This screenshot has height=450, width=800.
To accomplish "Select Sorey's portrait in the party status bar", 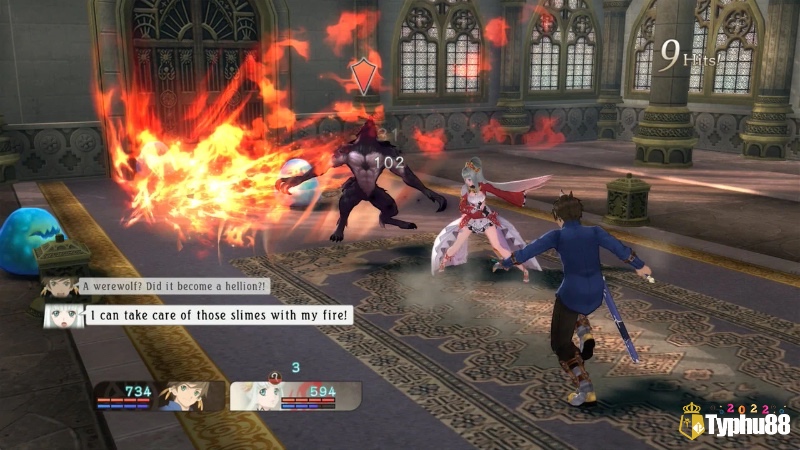I will (184, 394).
